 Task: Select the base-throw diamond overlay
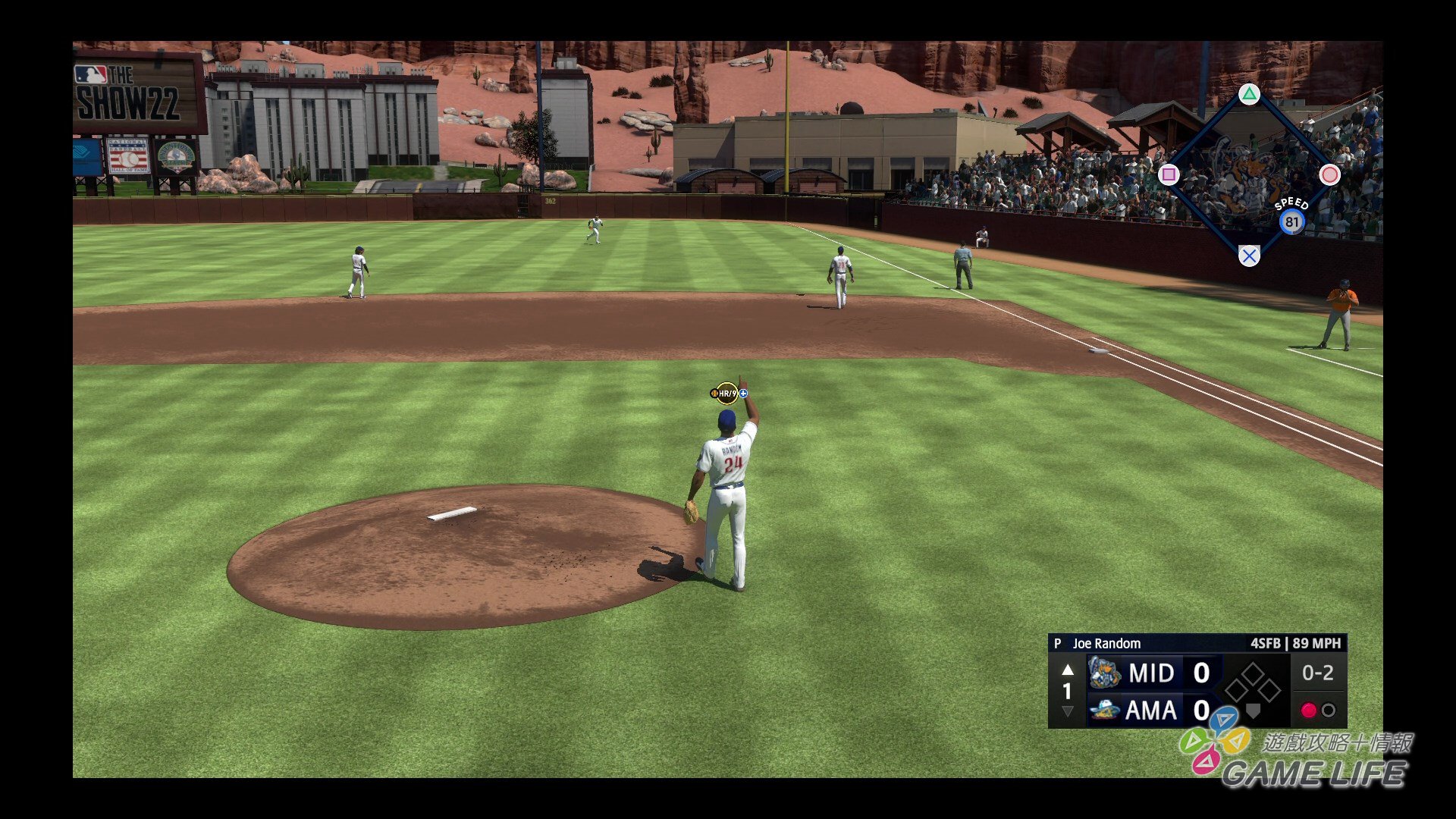pos(1248,175)
